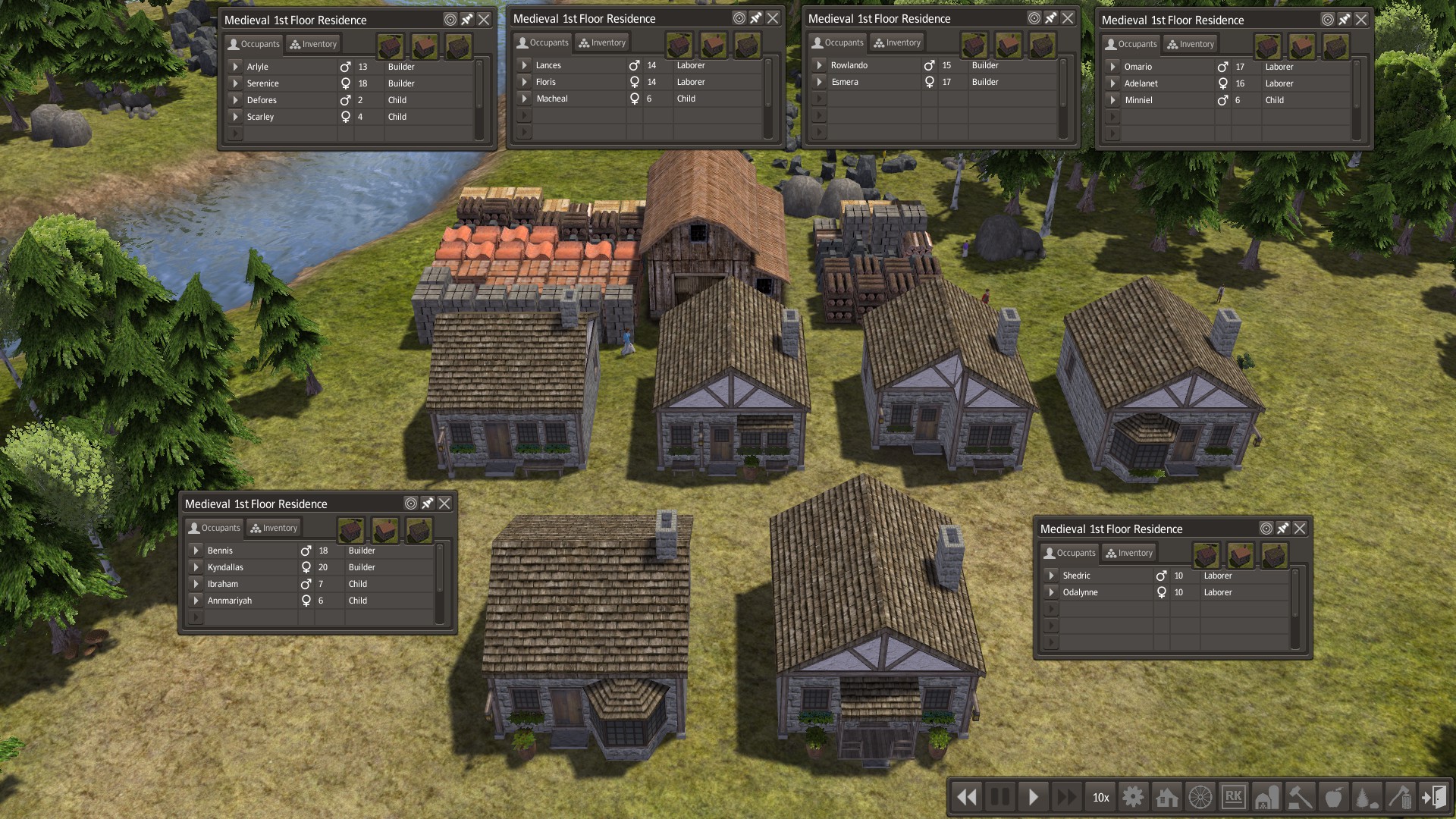Open the gear settings toolbar icon
The image size is (1456, 819).
point(1133,797)
